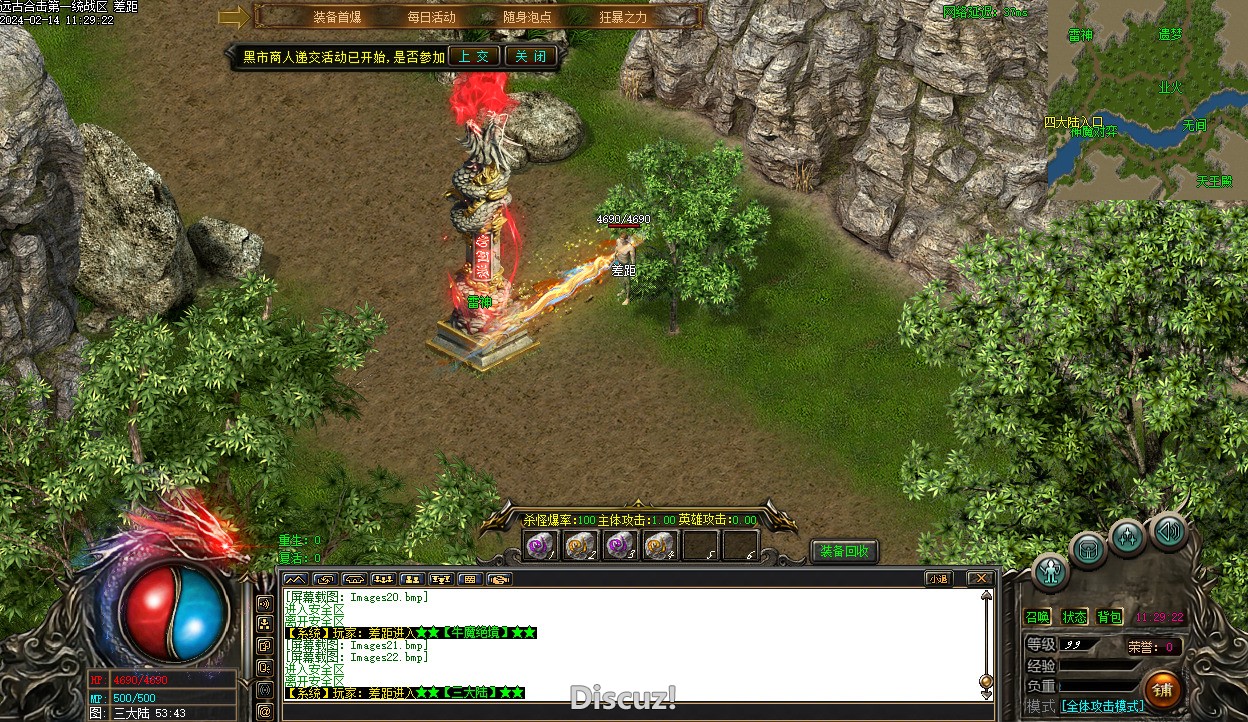This screenshot has width=1248, height=722.
Task: Dismiss the black market prompt with 关闭
Action: pos(530,56)
